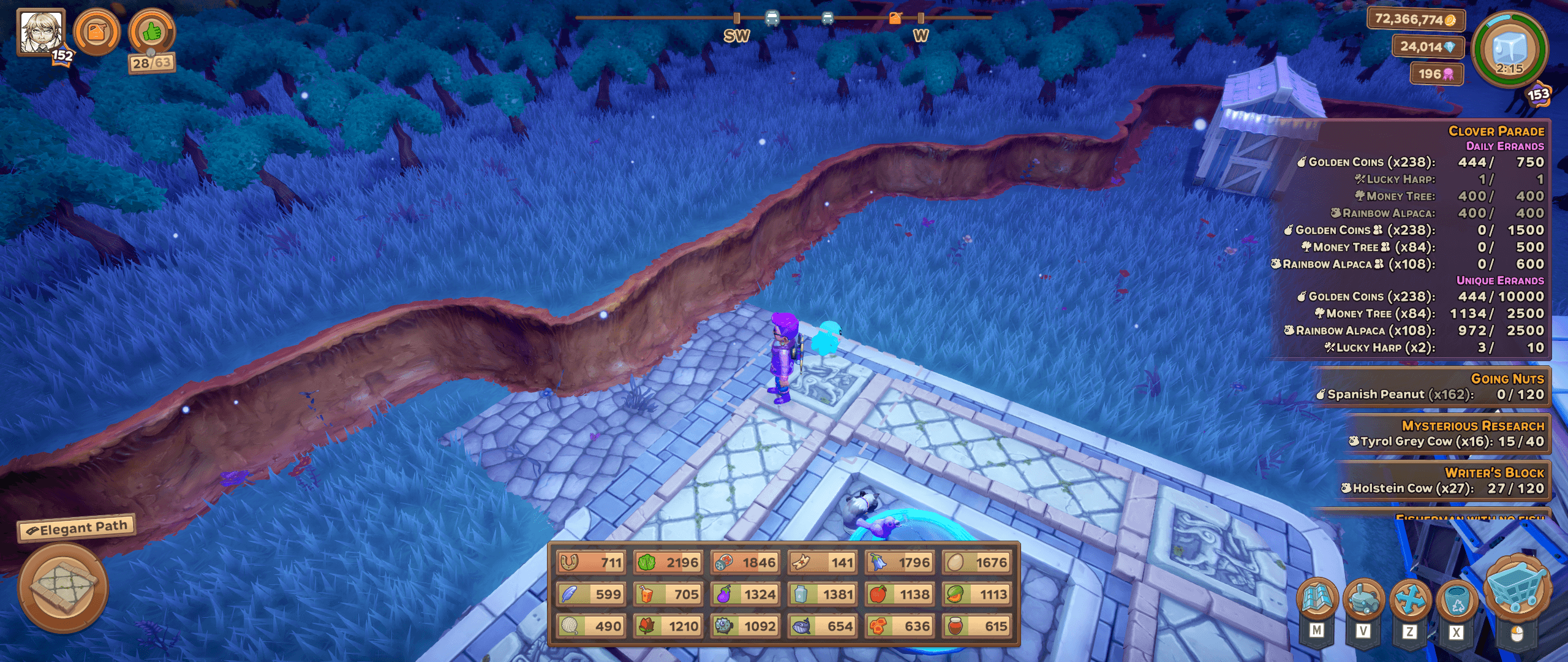Select the eggplant resource slot
The height and width of the screenshot is (662, 1568).
click(745, 594)
